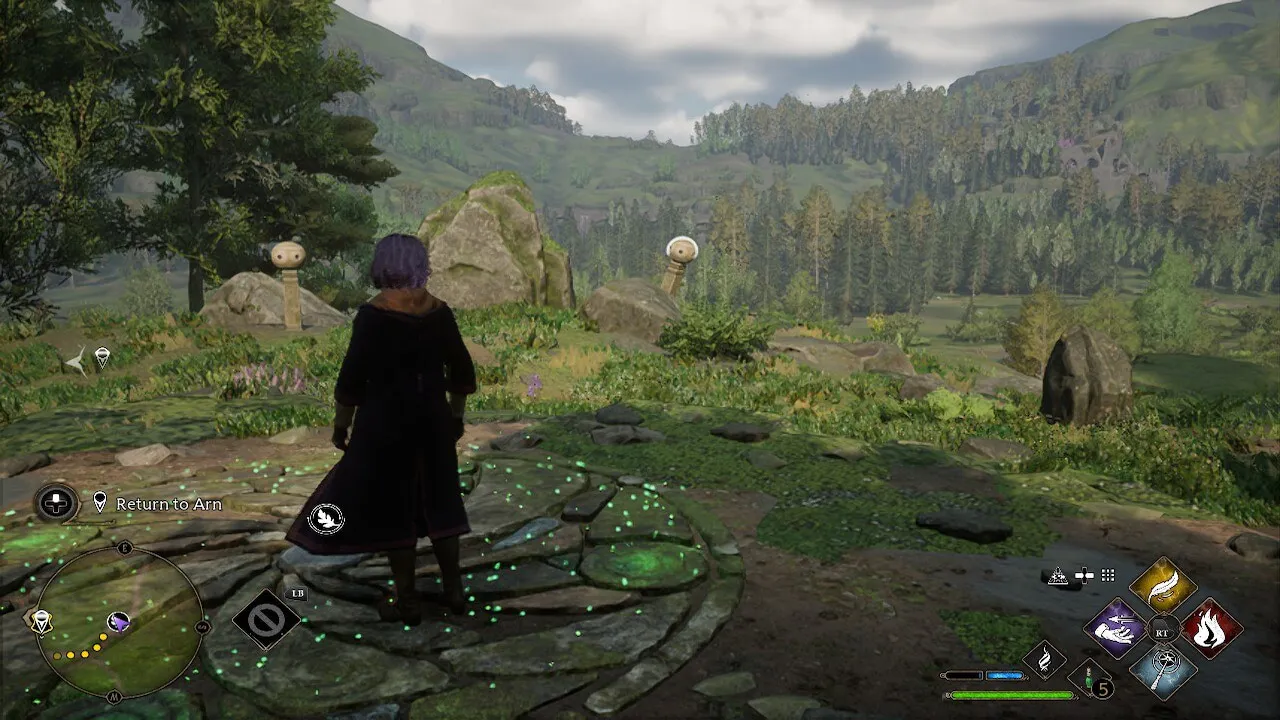Select the empty tool slot diamond
The width and height of the screenshot is (1280, 720).
click(x=267, y=620)
